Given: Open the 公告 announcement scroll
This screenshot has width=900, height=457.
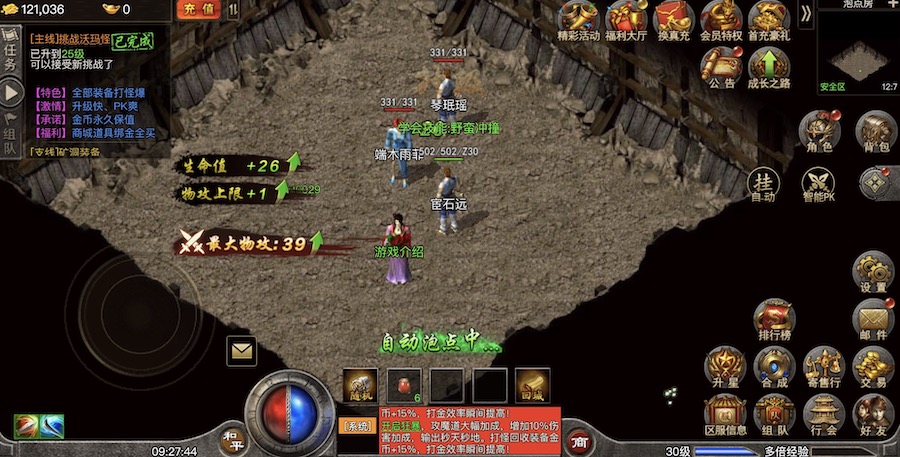Looking at the screenshot, I should coord(721,68).
